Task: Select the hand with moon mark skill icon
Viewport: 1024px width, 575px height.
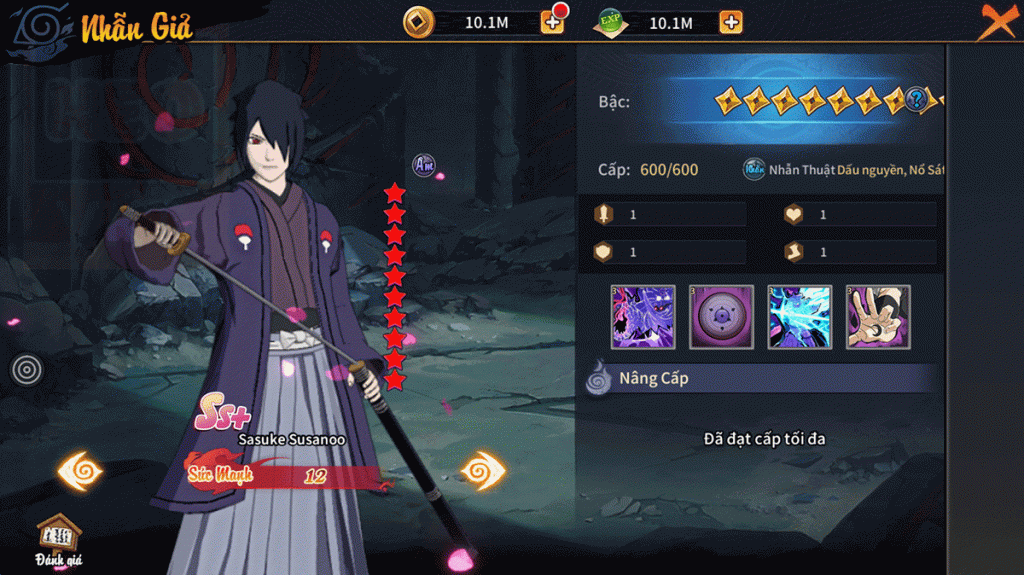Action: click(x=878, y=317)
